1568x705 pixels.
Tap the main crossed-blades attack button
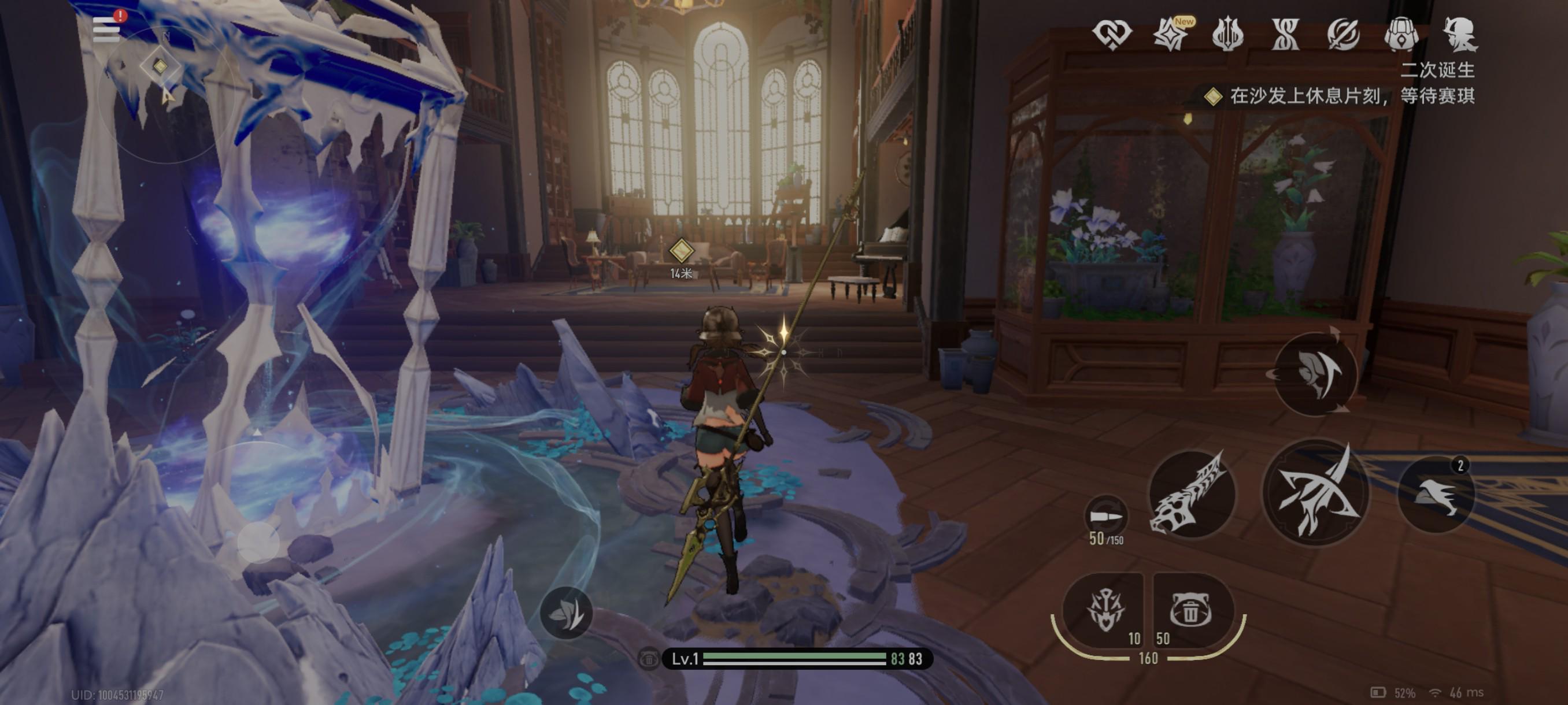pos(1315,493)
